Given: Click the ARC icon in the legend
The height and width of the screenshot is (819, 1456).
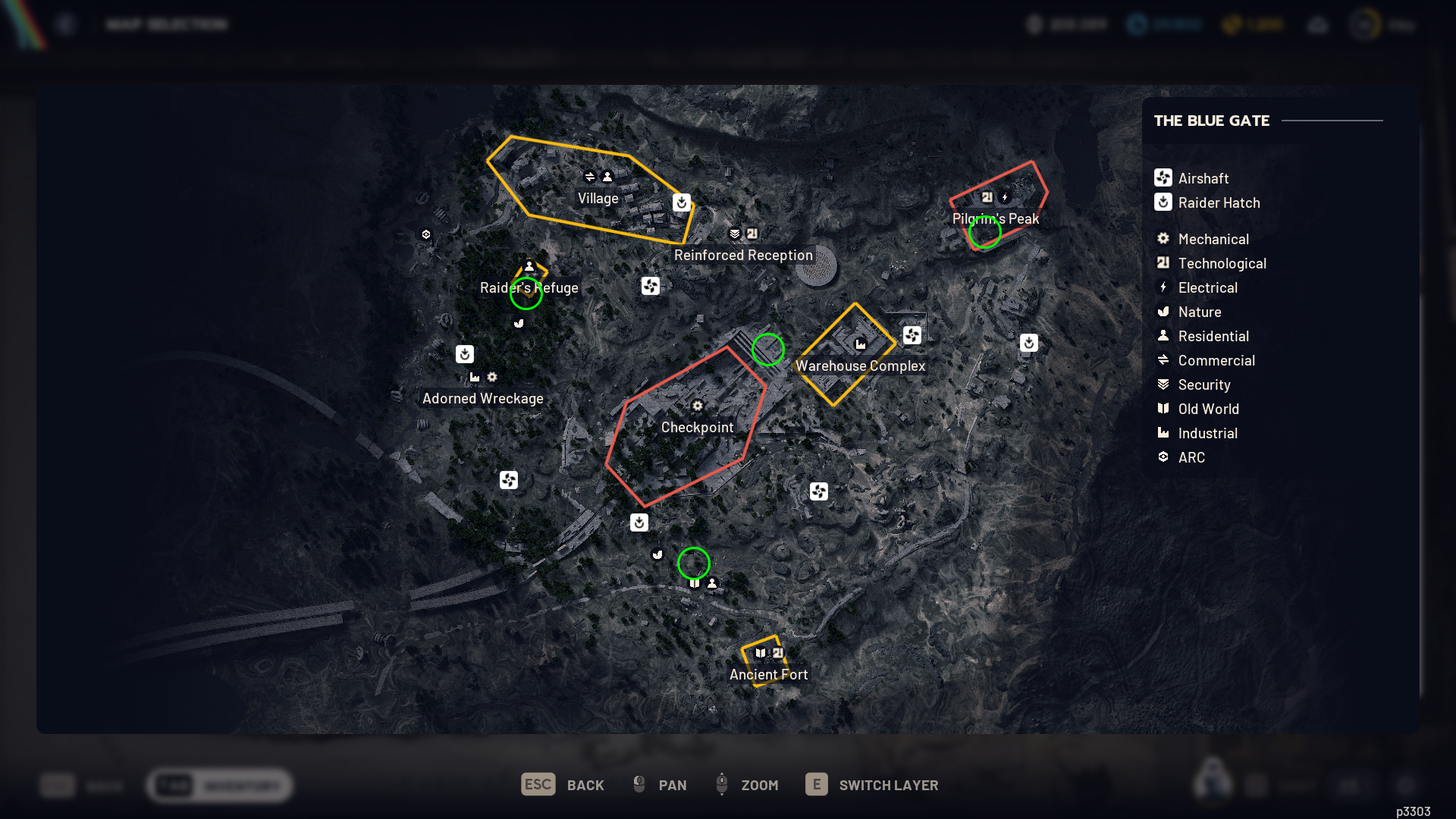Looking at the screenshot, I should [1164, 457].
